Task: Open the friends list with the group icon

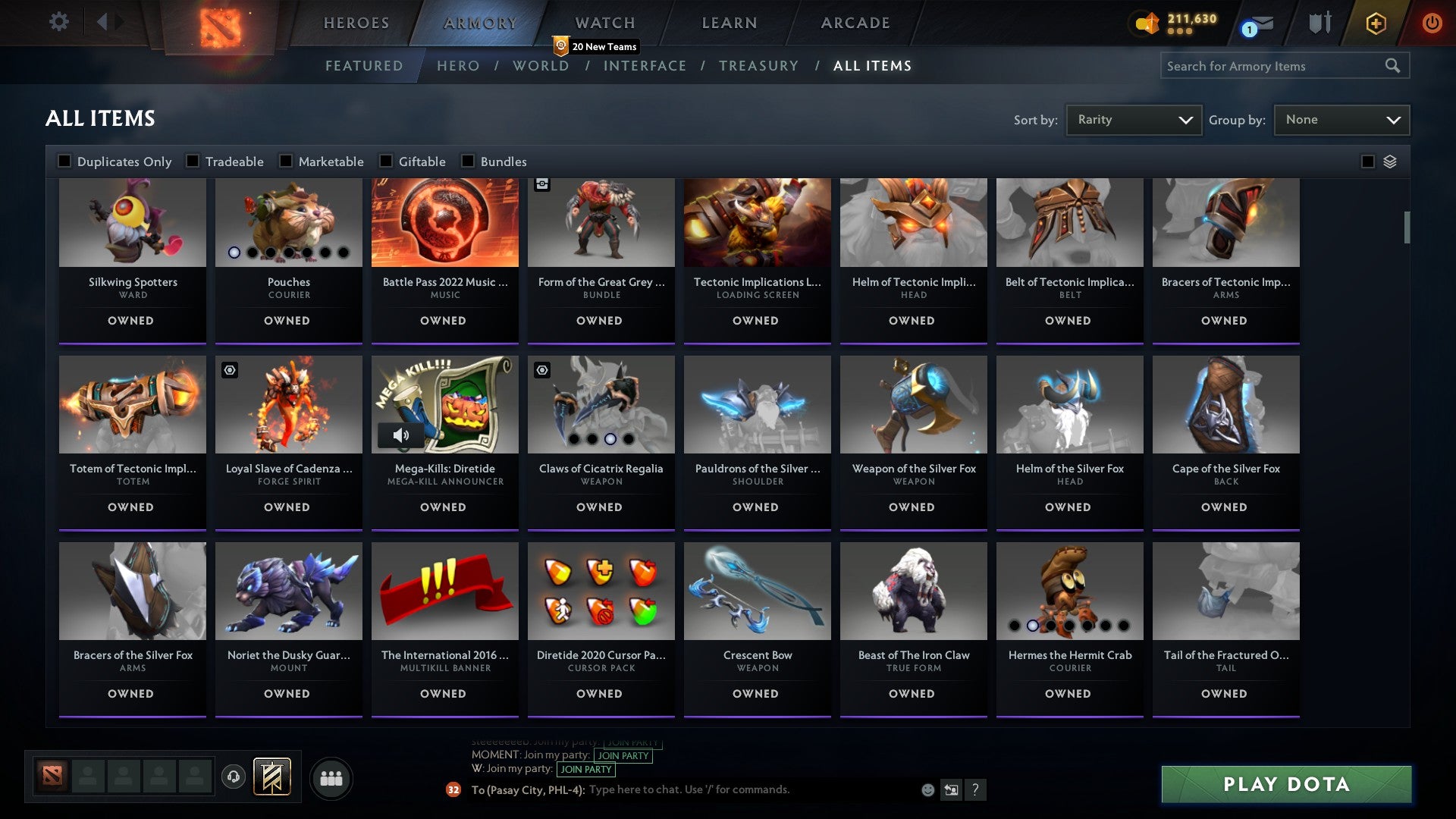Action: (x=331, y=777)
